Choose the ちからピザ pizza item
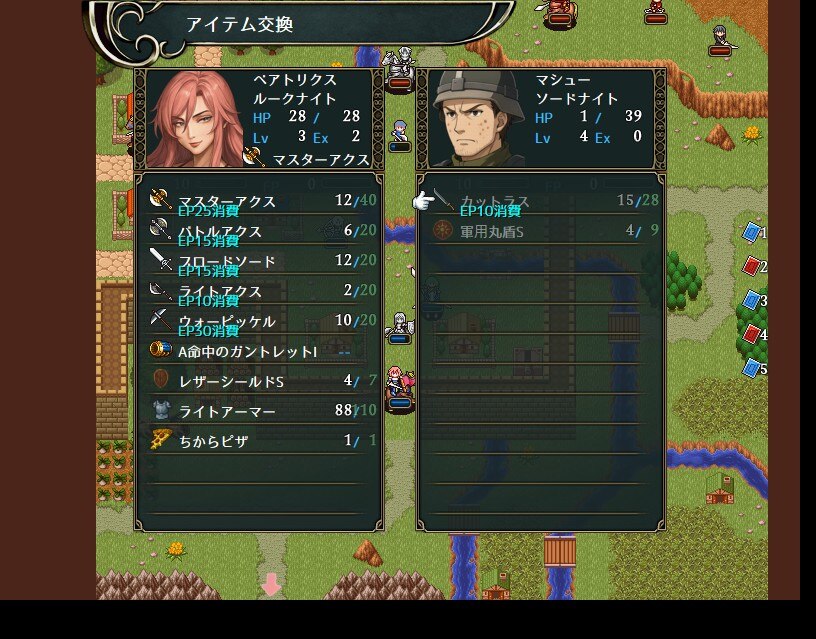The height and width of the screenshot is (639, 816). [260, 441]
